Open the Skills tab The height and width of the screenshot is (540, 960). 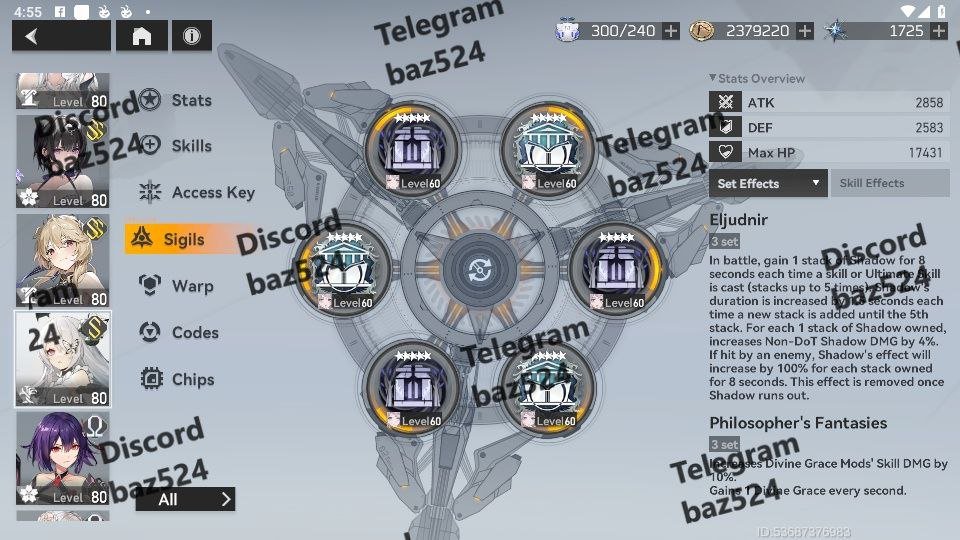[x=190, y=146]
